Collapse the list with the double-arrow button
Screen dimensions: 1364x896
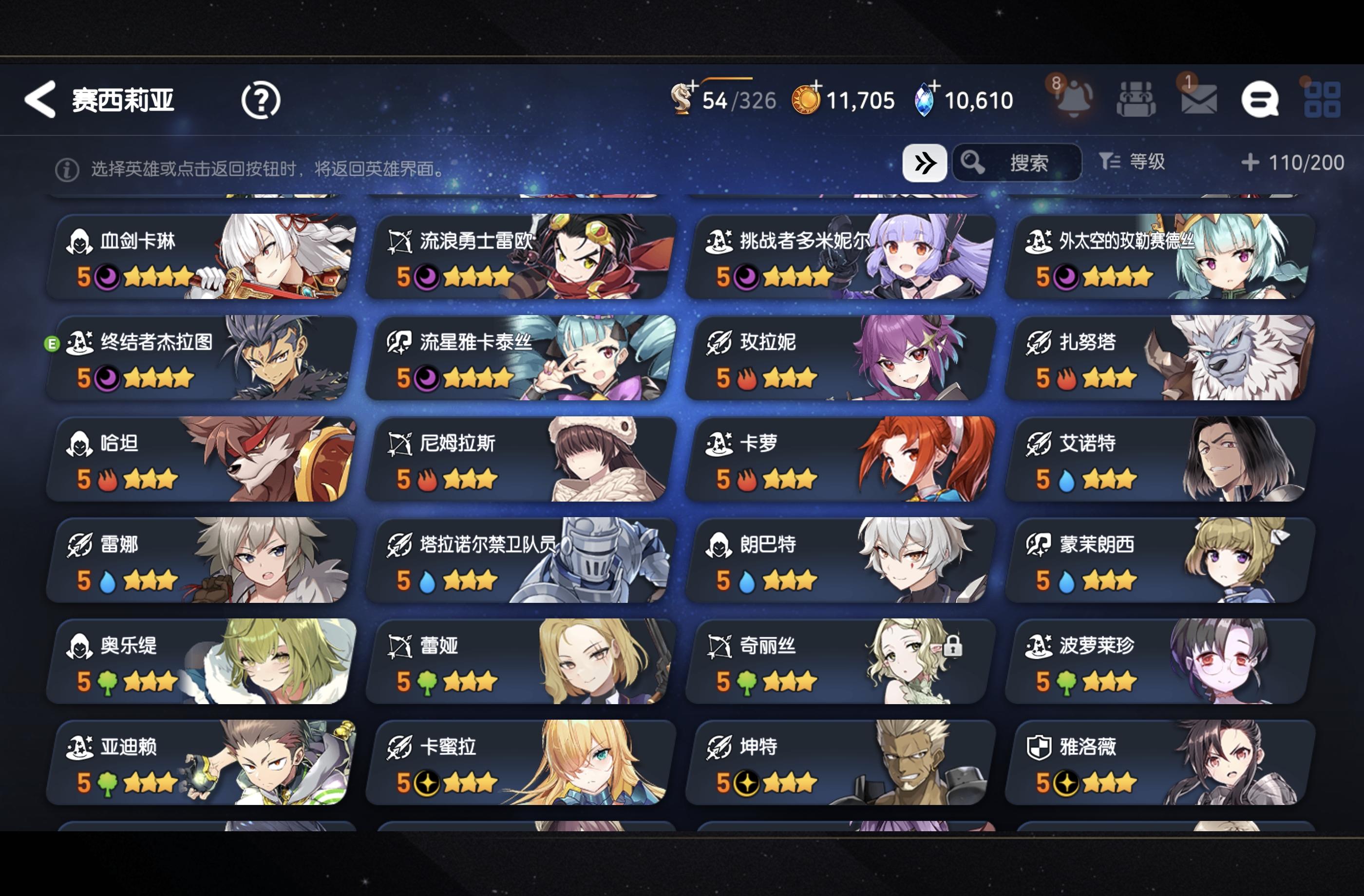[x=925, y=163]
